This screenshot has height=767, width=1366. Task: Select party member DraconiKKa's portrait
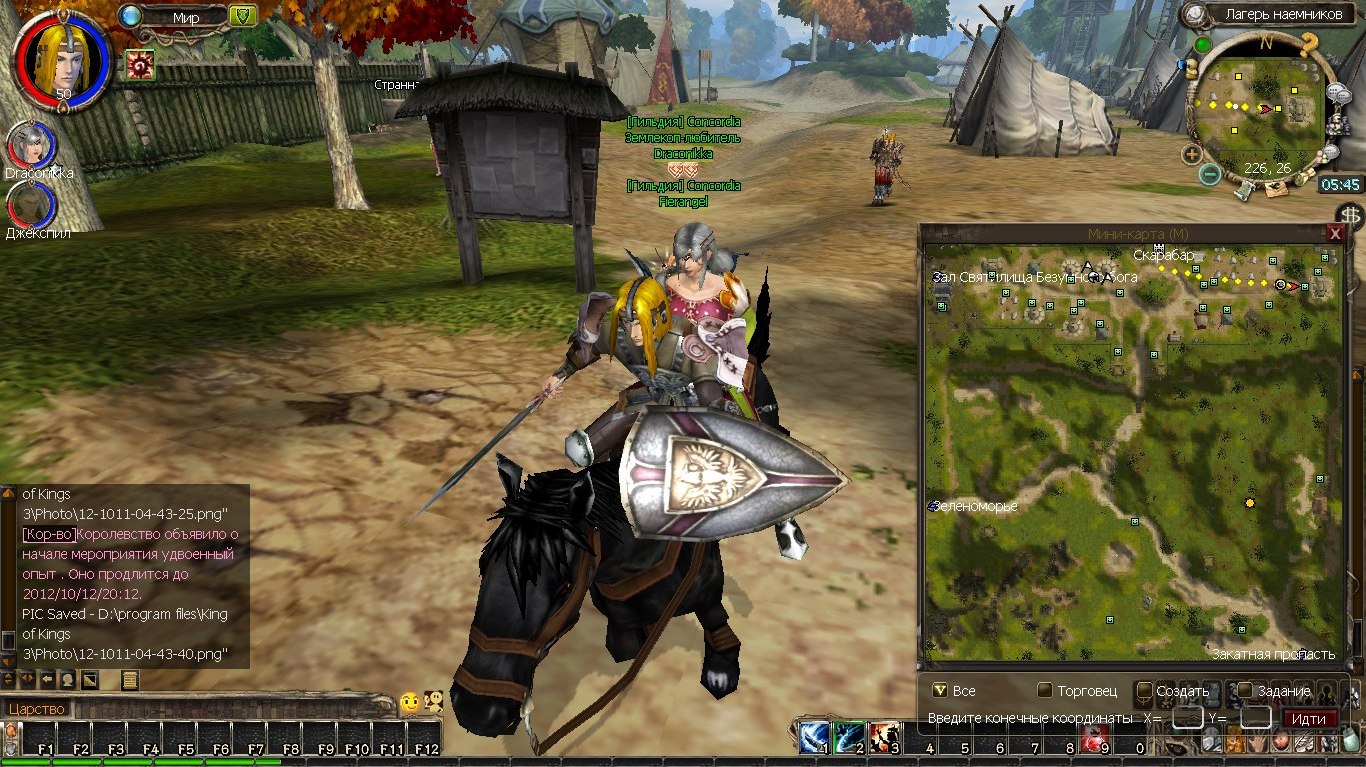point(28,145)
